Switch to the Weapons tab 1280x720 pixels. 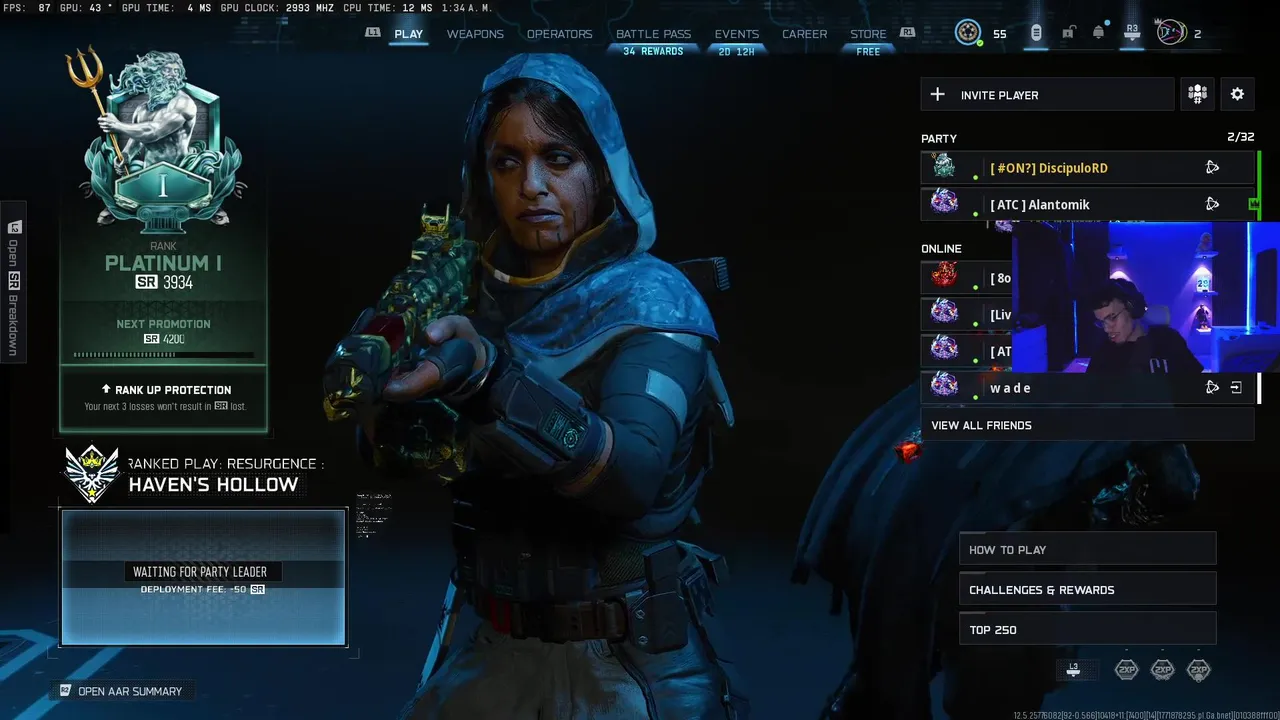(x=475, y=34)
